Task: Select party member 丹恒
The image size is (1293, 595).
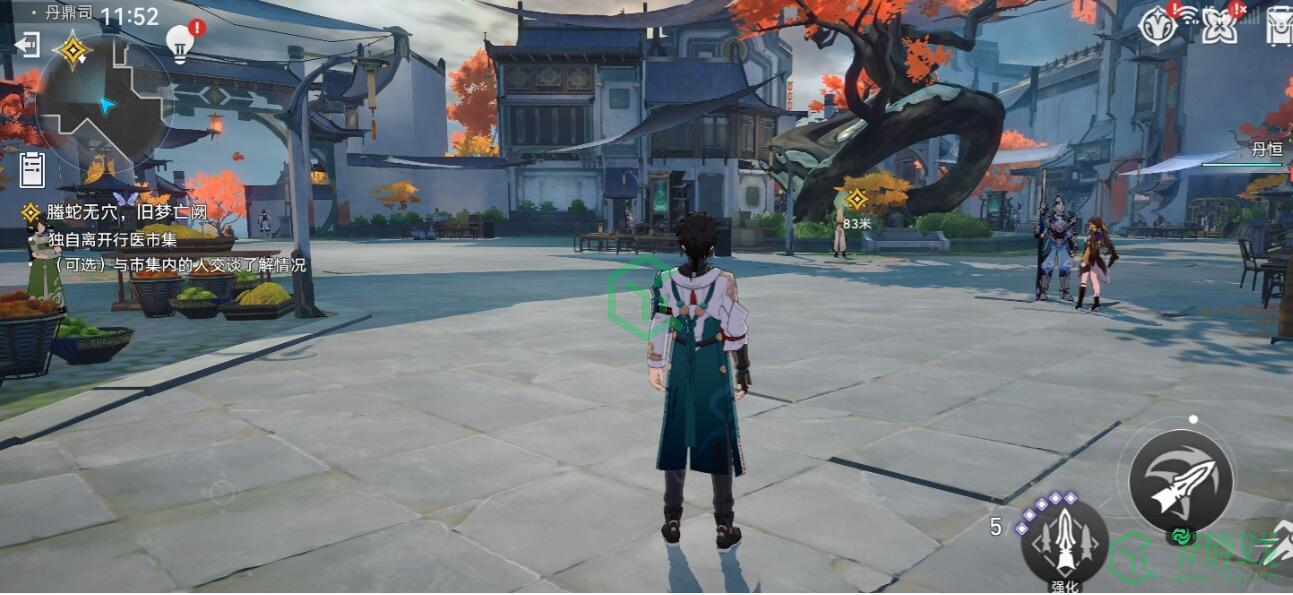Action: coord(1264,151)
